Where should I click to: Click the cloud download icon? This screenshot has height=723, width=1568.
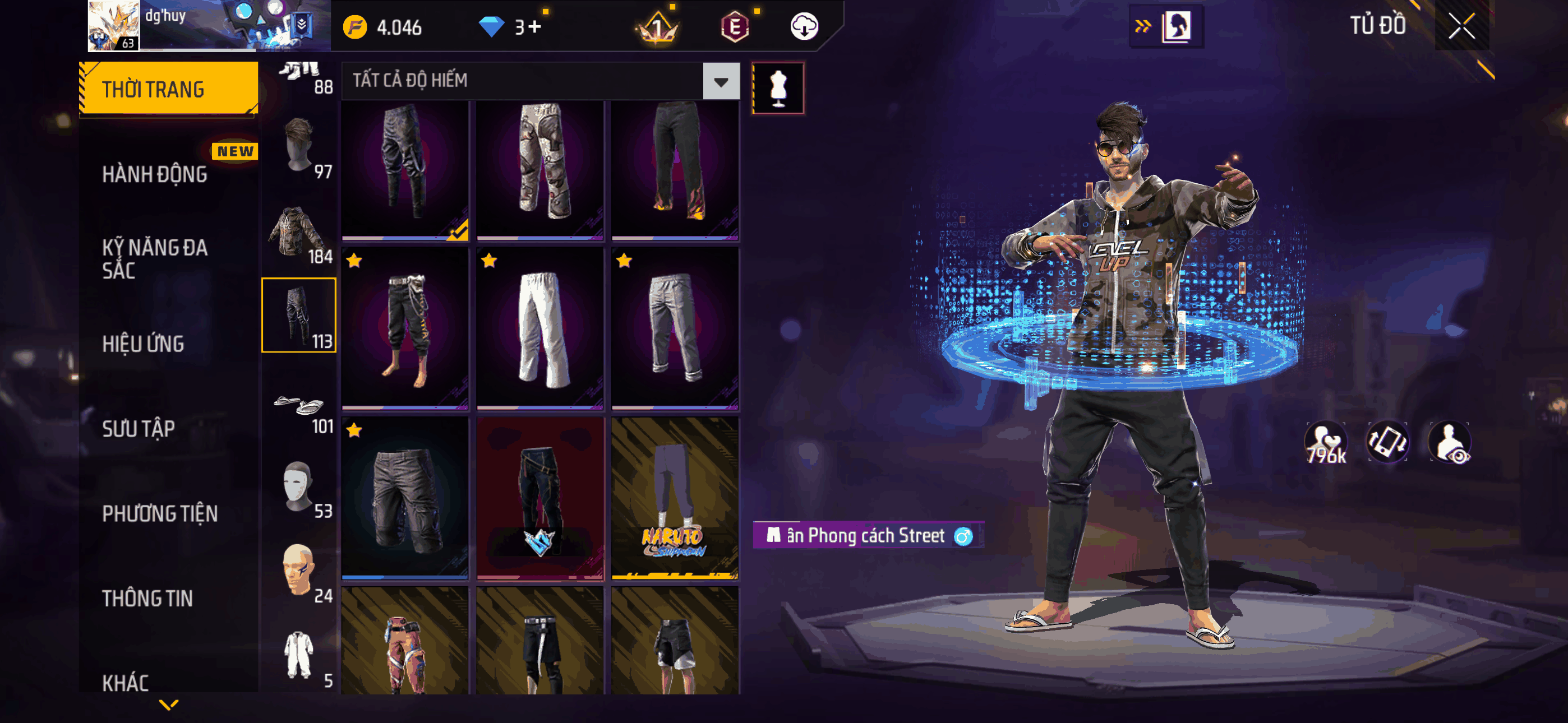804,27
